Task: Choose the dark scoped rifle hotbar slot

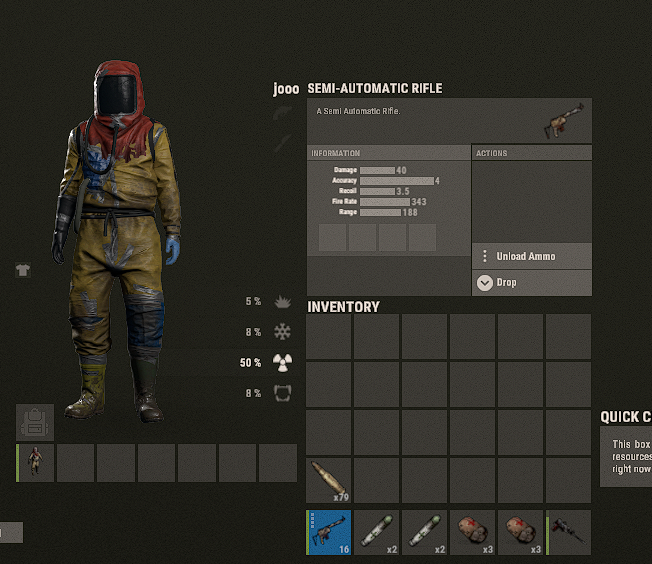Action: (x=569, y=532)
